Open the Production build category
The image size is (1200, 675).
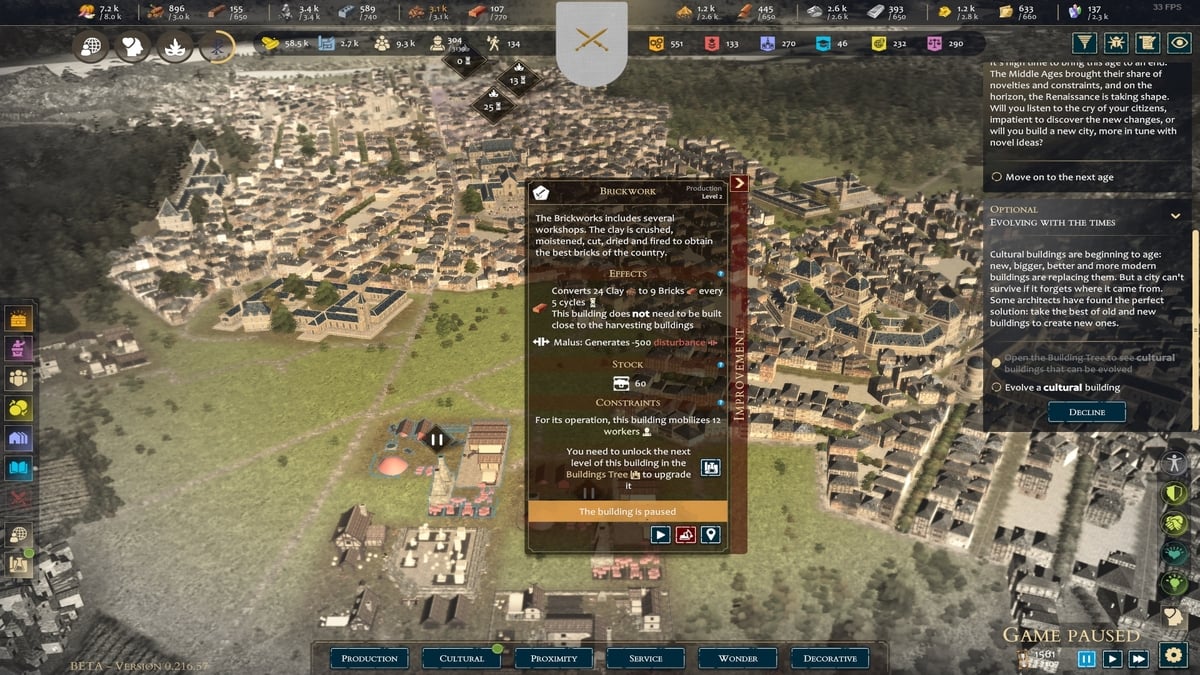pyautogui.click(x=369, y=658)
